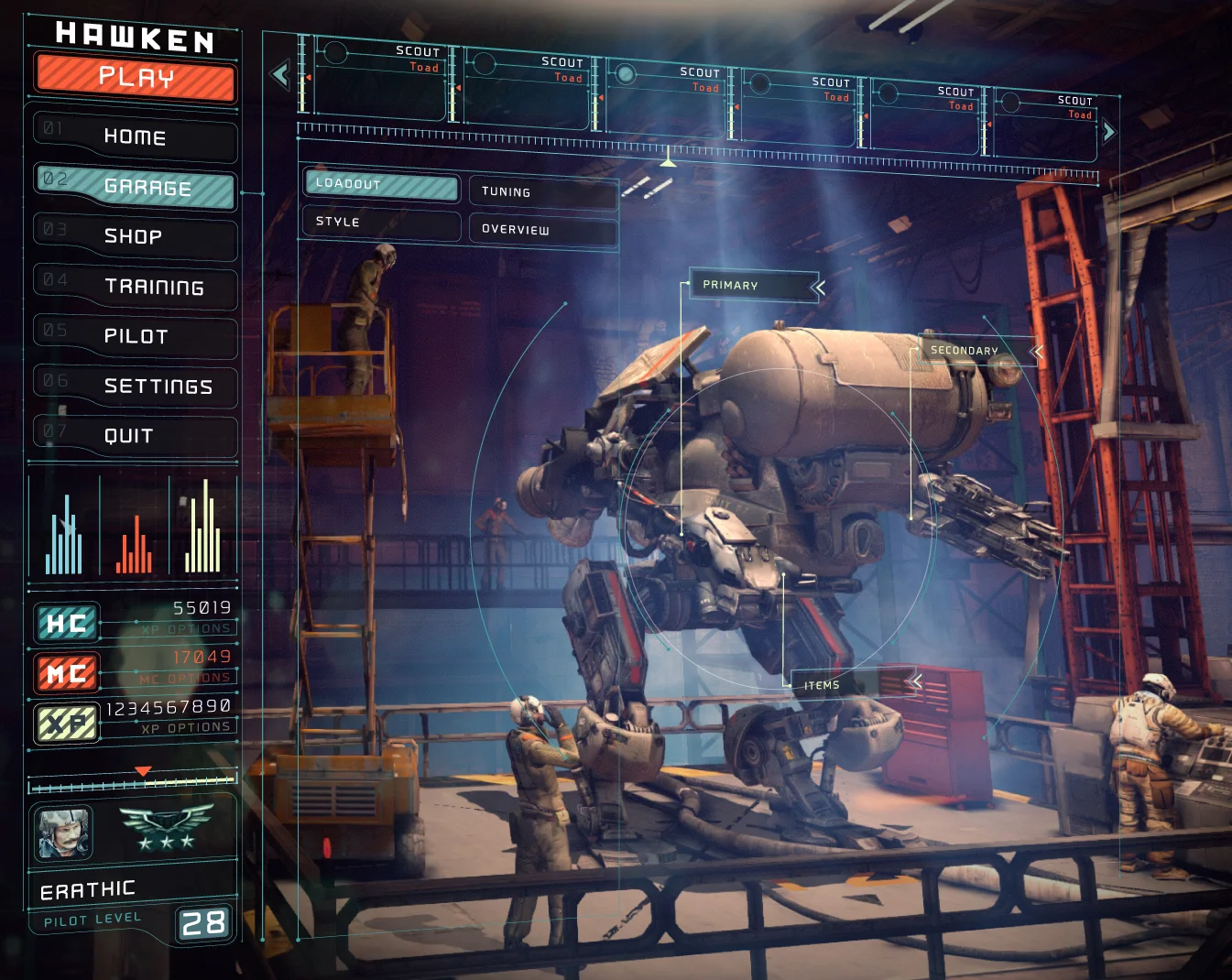Go to the SHOP menu

pyautogui.click(x=134, y=237)
